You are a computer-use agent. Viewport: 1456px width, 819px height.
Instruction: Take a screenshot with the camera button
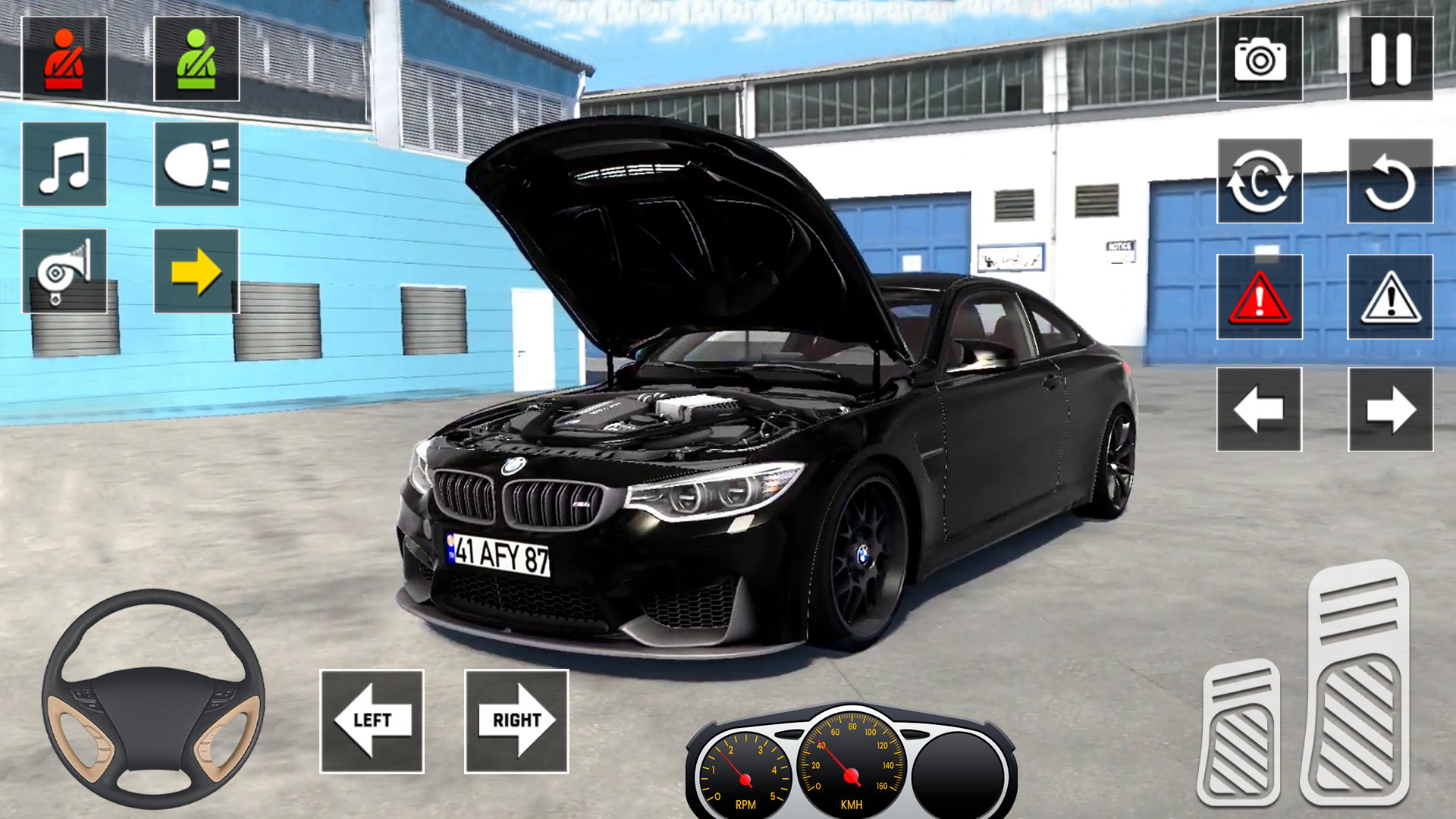point(1260,59)
